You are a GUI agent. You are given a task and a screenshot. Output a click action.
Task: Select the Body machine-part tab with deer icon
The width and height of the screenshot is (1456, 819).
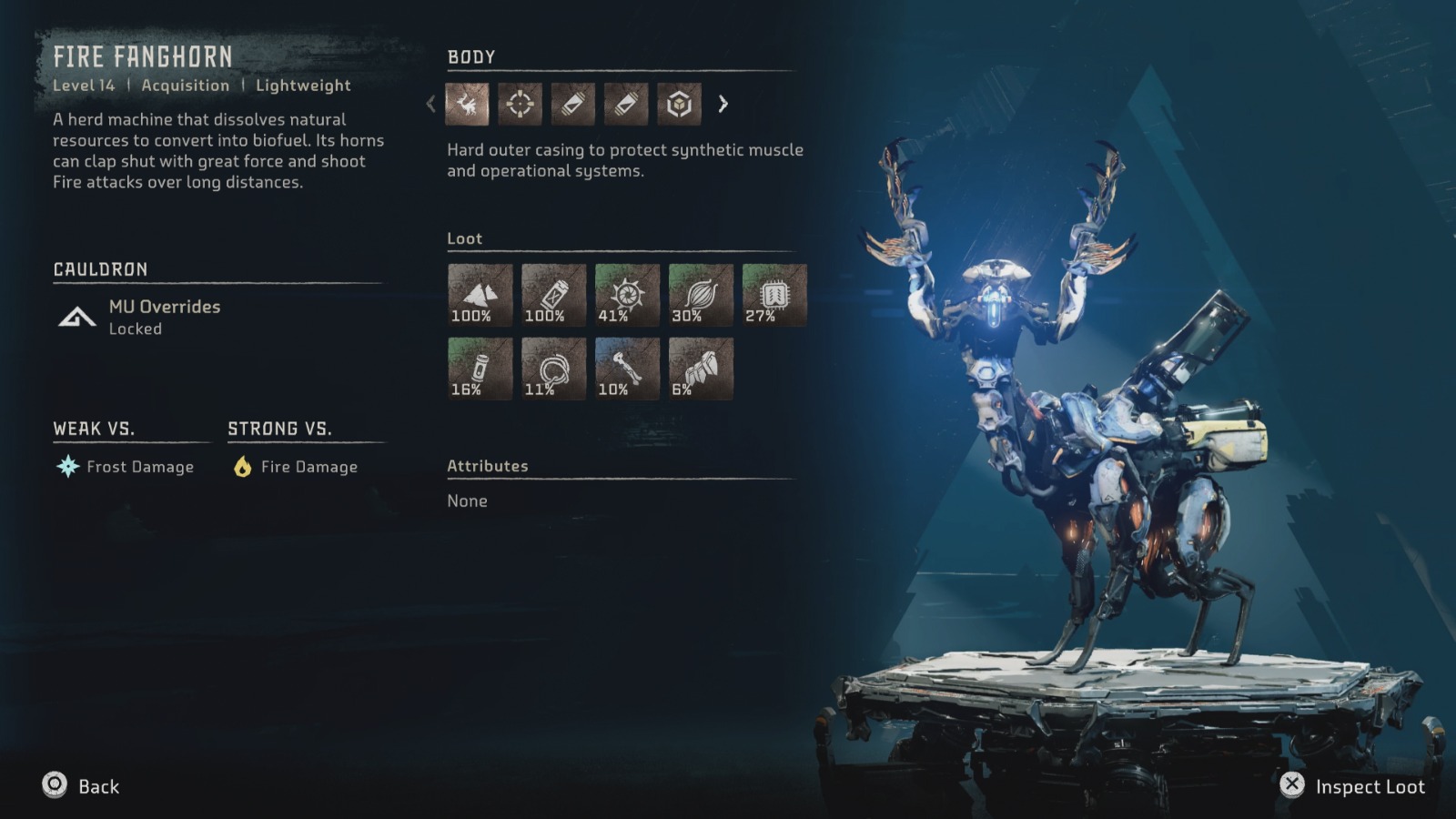[x=467, y=105]
